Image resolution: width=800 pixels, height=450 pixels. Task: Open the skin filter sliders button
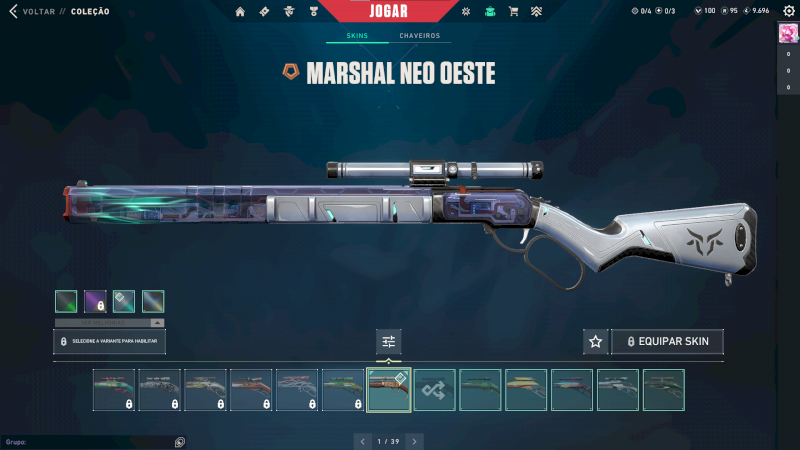[x=389, y=342]
